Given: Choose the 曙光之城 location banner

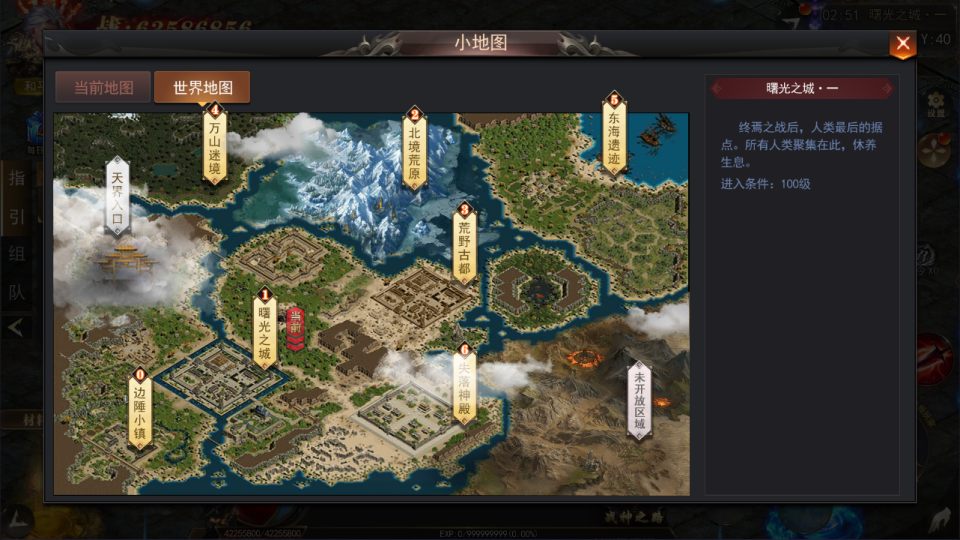Looking at the screenshot, I should click(264, 330).
